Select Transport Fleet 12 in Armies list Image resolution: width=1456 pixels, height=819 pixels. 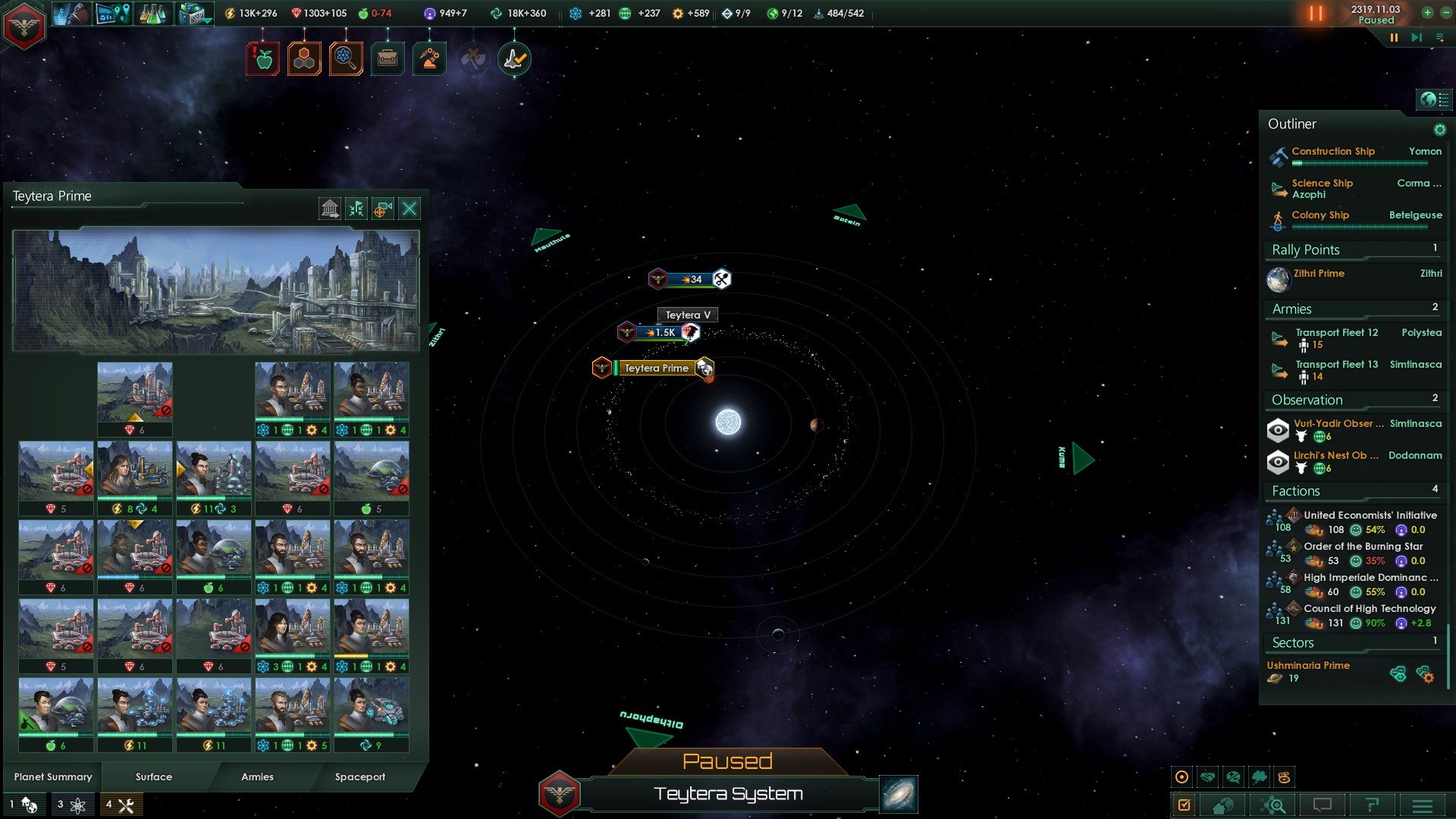click(1336, 333)
